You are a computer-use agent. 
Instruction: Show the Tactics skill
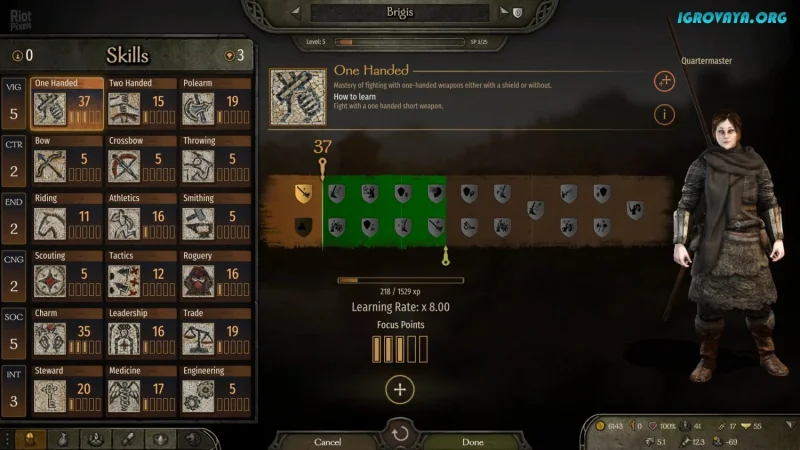(x=141, y=277)
